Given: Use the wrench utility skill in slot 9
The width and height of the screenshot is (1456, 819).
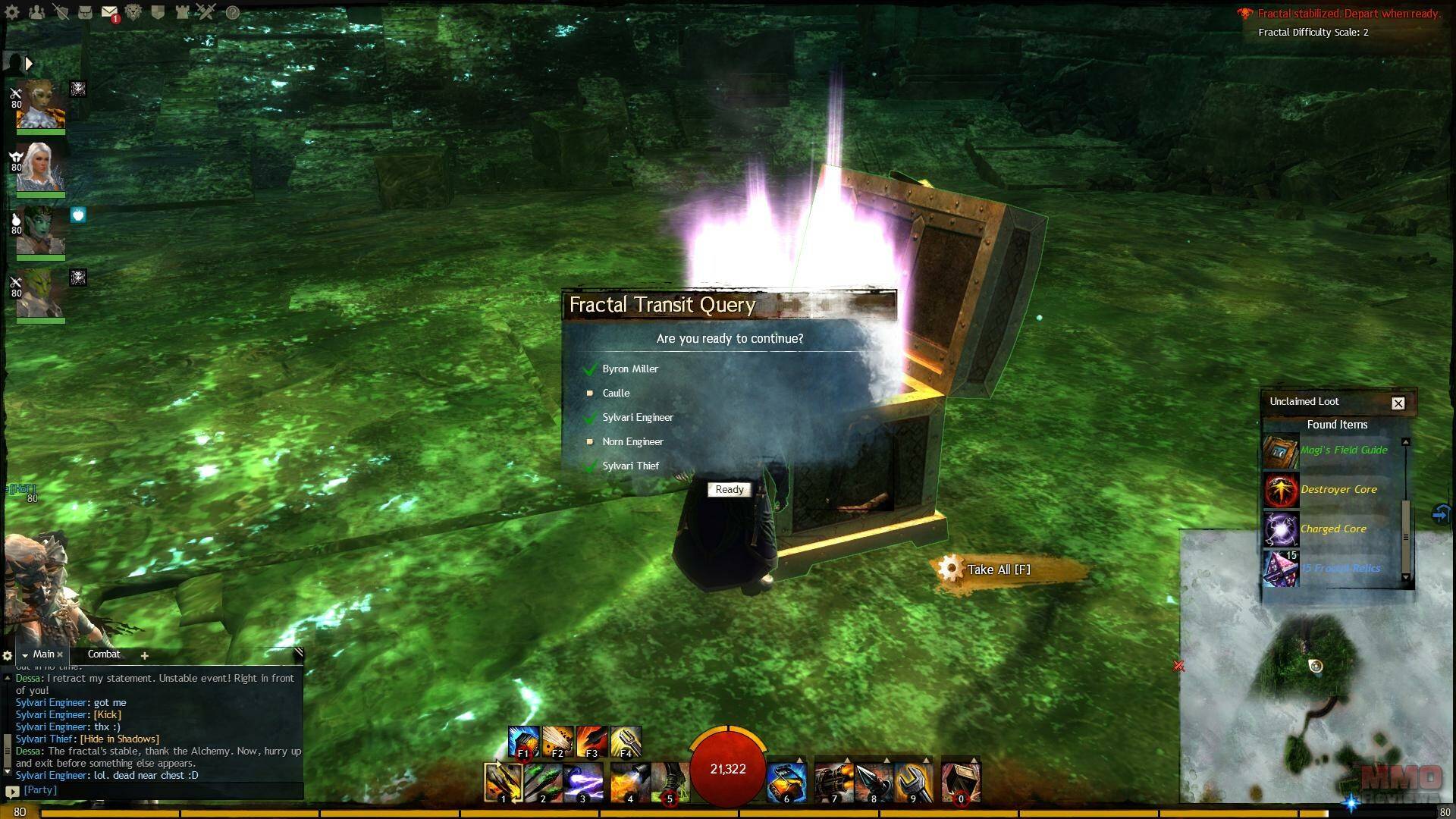Looking at the screenshot, I should 913,782.
